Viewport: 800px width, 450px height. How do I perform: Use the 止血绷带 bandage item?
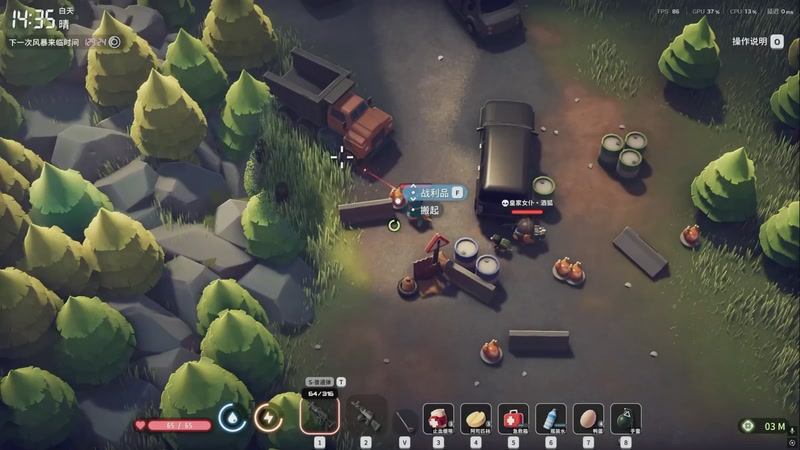click(438, 418)
